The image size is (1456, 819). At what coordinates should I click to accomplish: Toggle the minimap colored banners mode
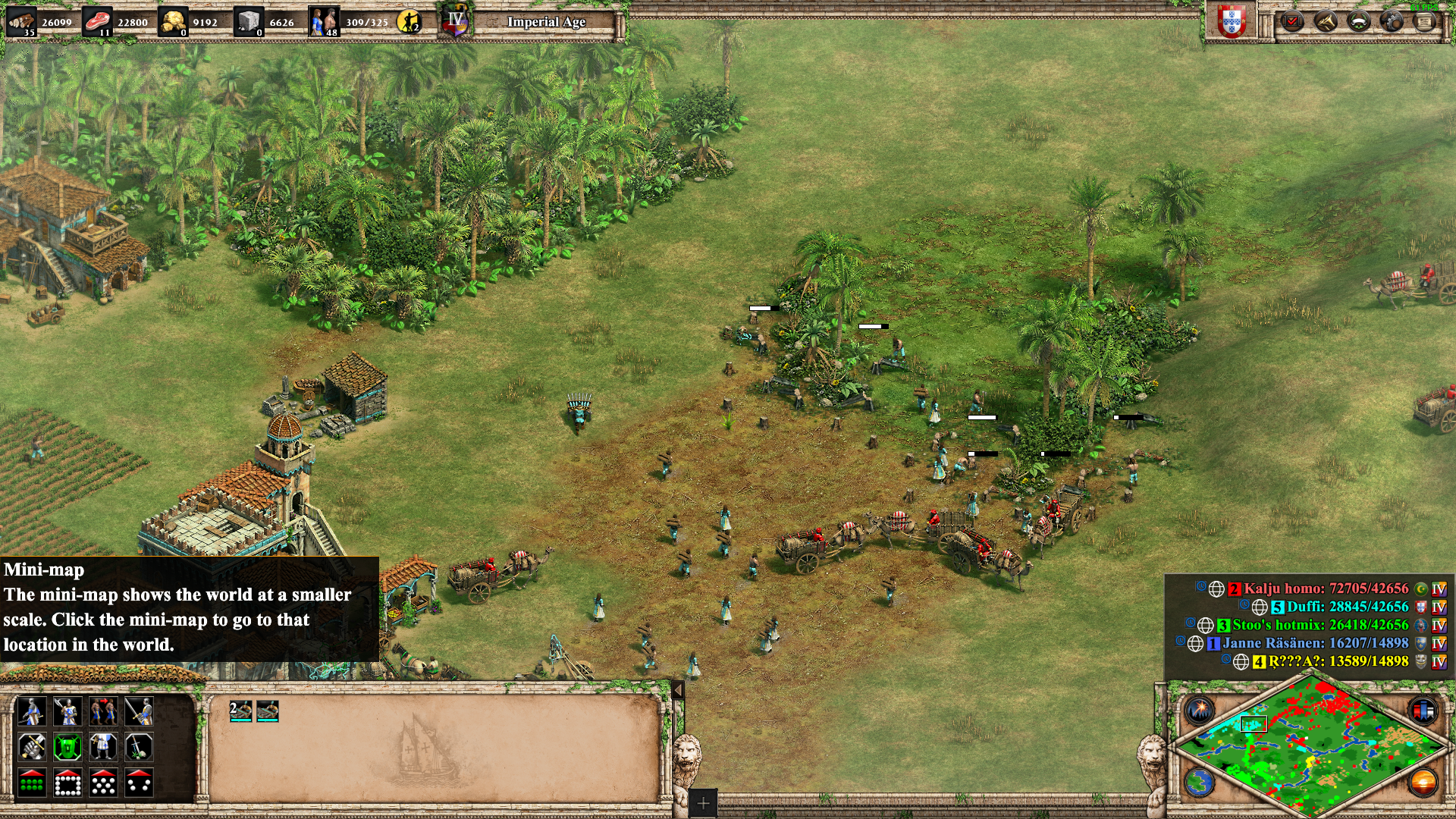(x=1423, y=711)
